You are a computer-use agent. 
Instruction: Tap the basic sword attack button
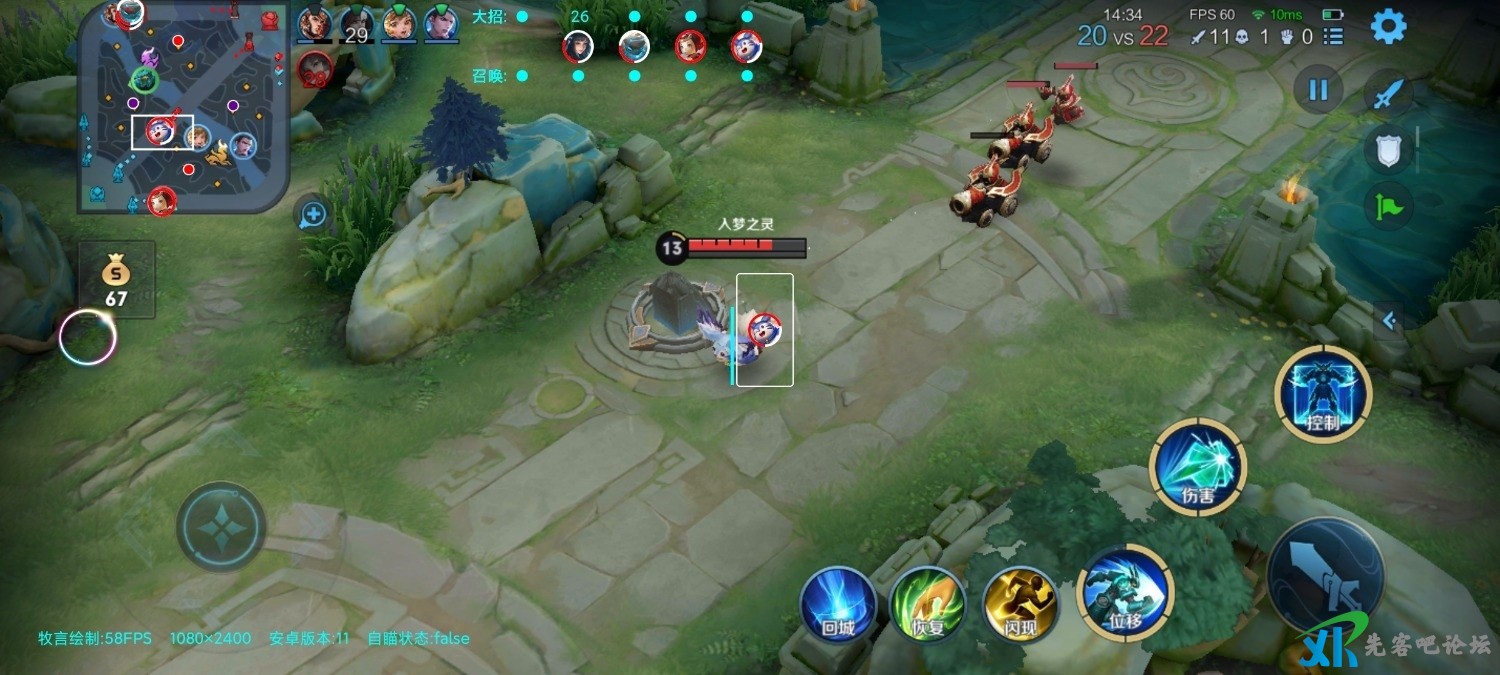tap(1325, 577)
